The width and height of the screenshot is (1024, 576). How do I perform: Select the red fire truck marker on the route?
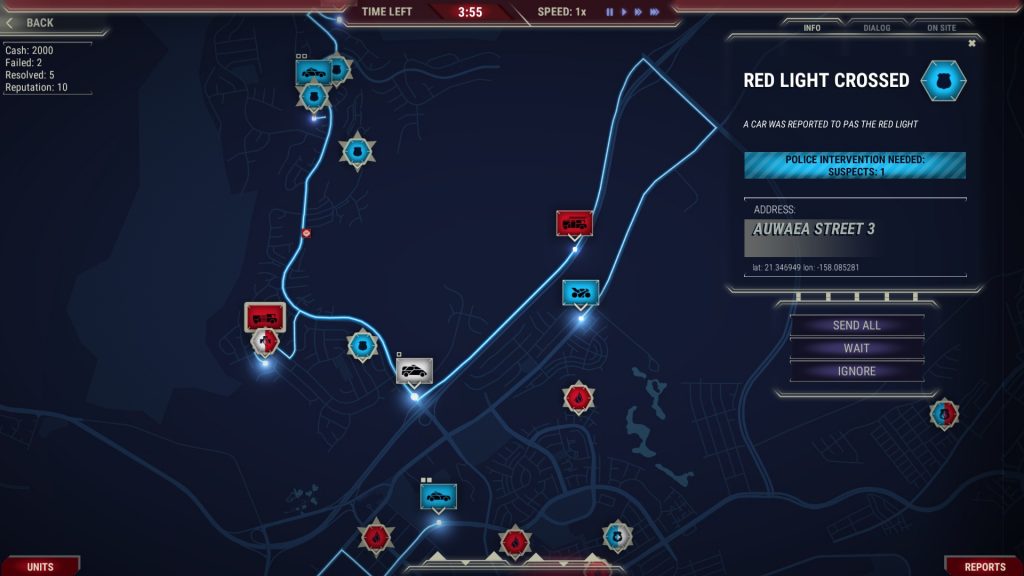pyautogui.click(x=574, y=223)
